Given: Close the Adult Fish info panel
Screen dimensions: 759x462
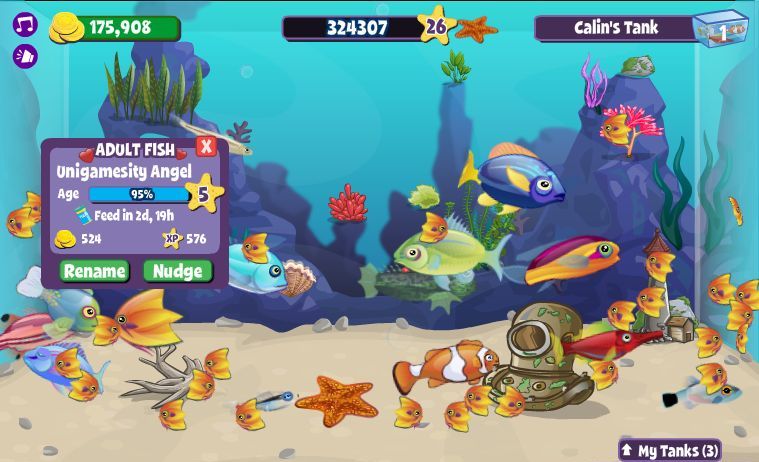Looking at the screenshot, I should 206,147.
